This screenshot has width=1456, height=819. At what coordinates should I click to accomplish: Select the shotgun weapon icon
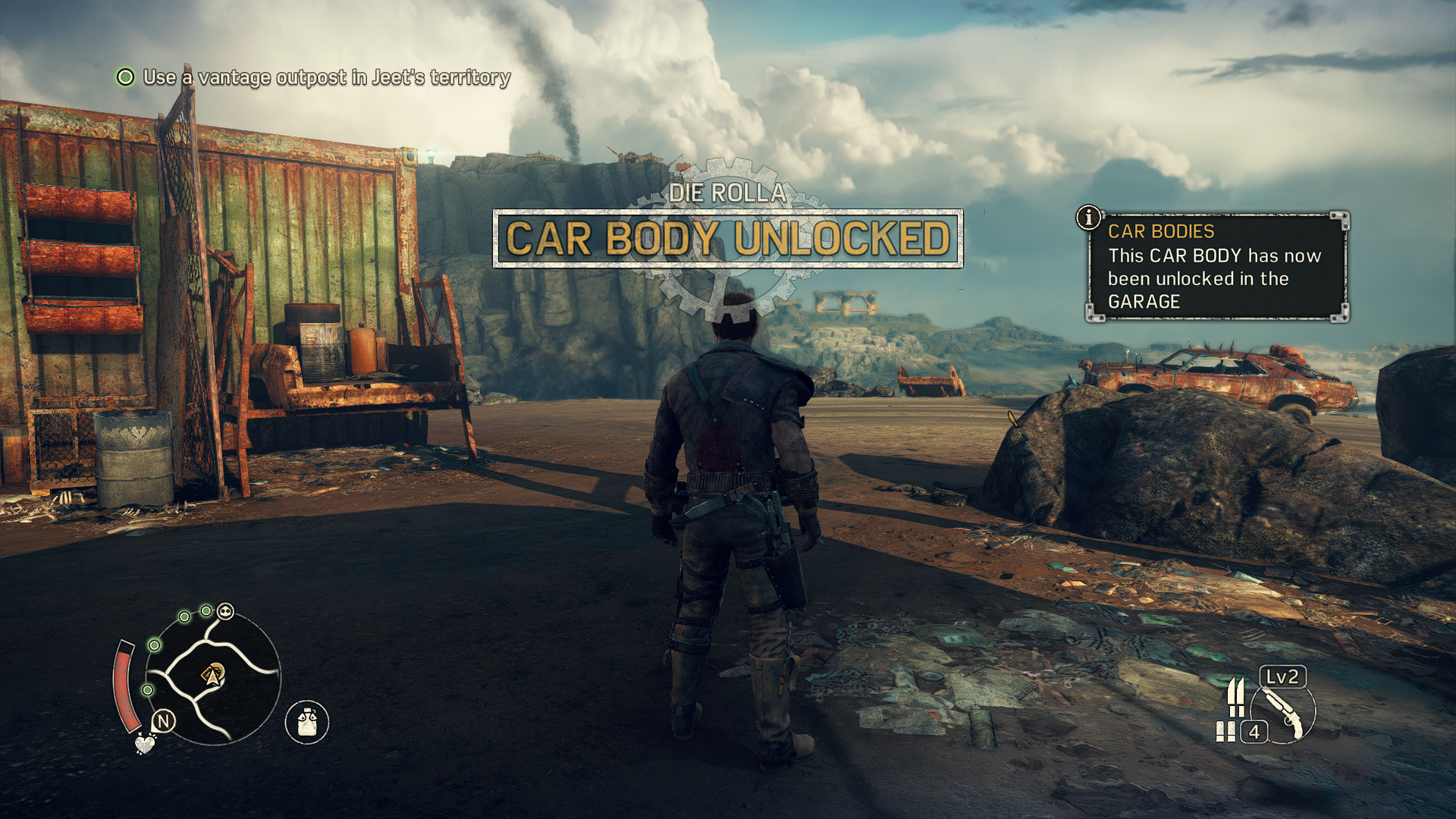point(1285,712)
